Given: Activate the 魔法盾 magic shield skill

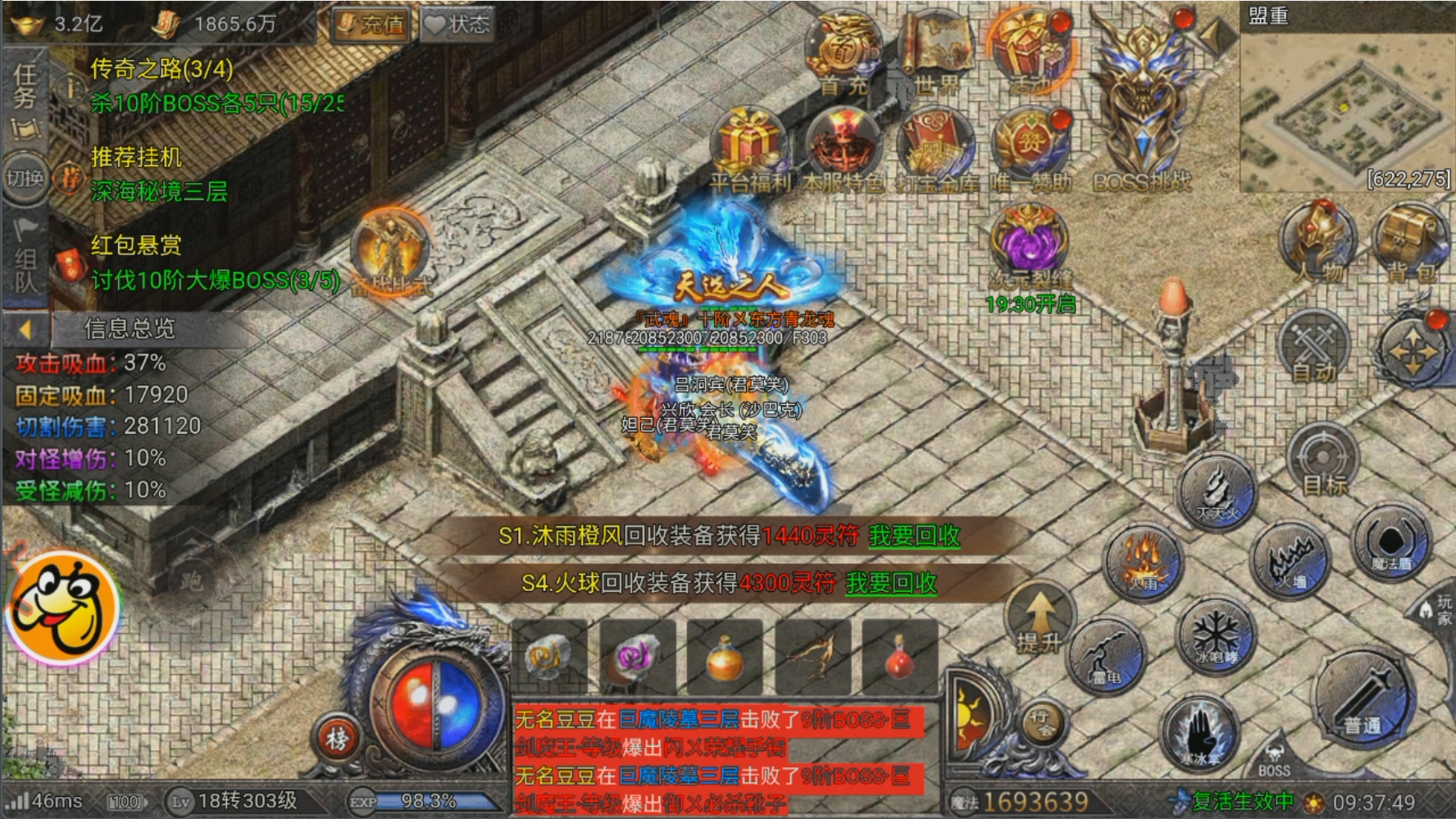Looking at the screenshot, I should point(1391,543).
